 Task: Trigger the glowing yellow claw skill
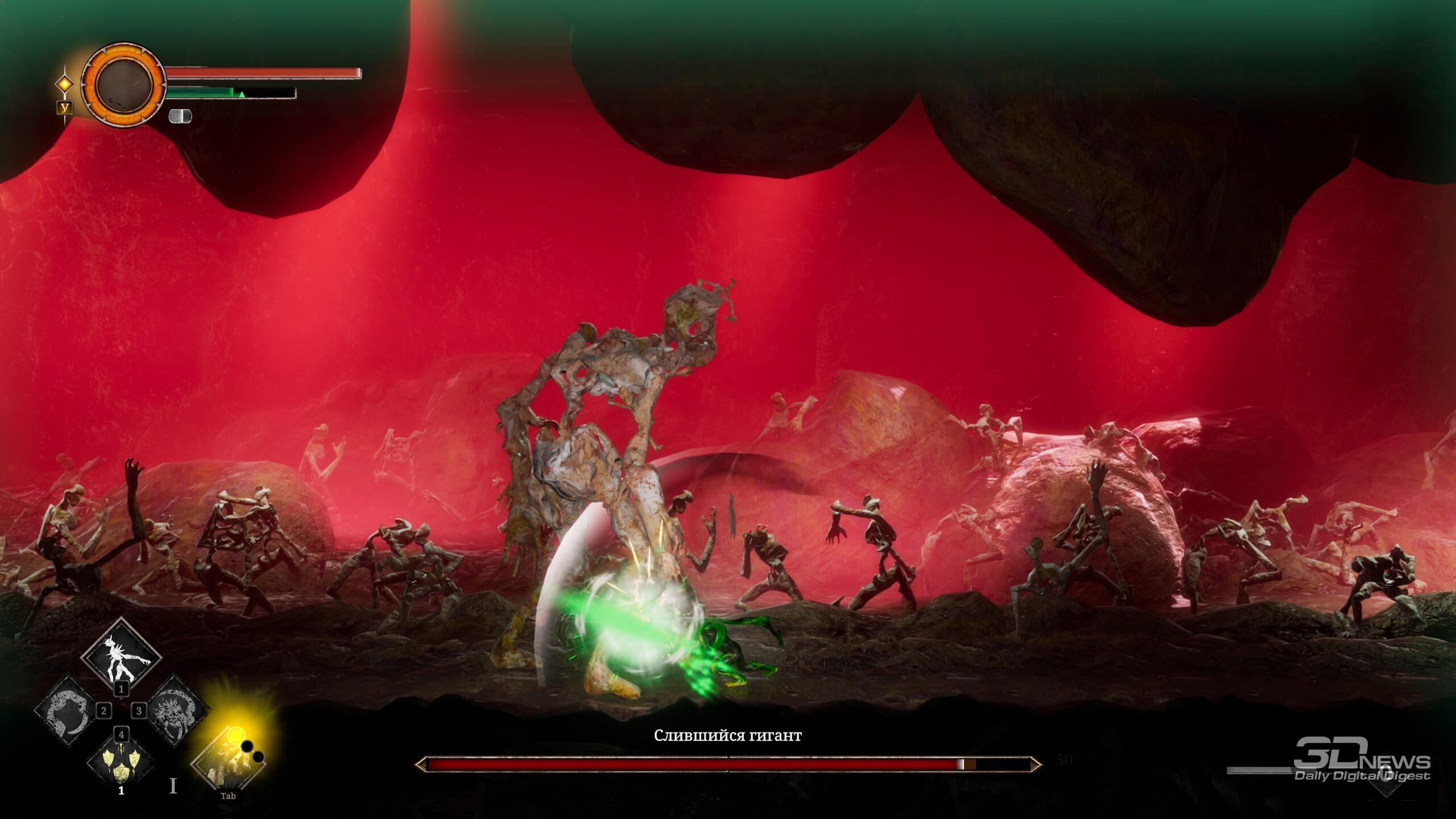[x=229, y=761]
